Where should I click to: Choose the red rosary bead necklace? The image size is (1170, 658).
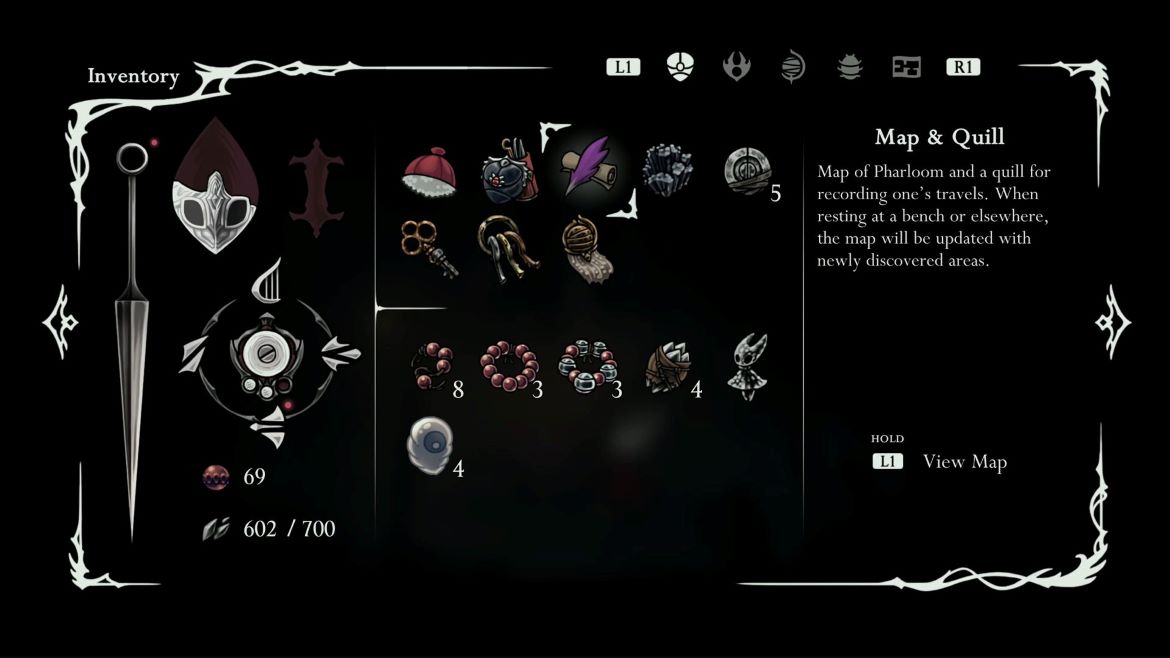tap(508, 367)
